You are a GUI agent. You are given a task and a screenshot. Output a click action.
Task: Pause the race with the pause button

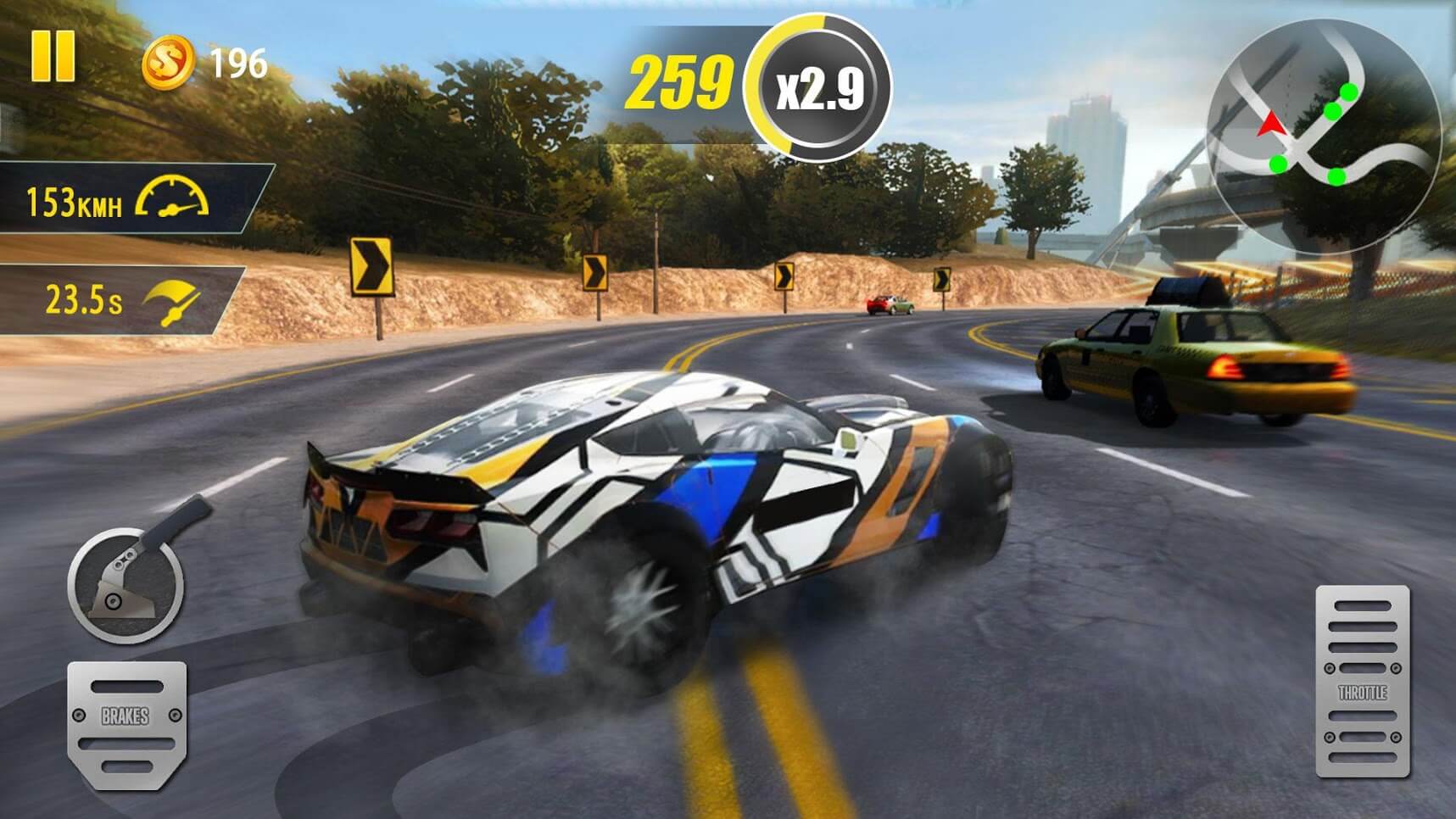(53, 57)
